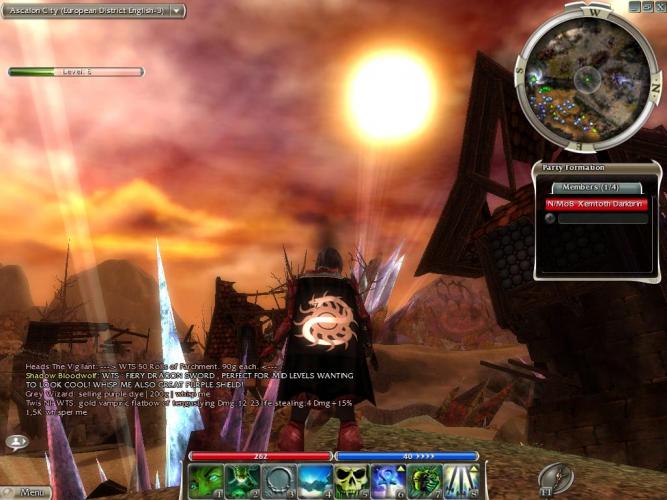Close the game window
Image resolution: width=667 pixels, height=500 pixels.
(659, 6)
